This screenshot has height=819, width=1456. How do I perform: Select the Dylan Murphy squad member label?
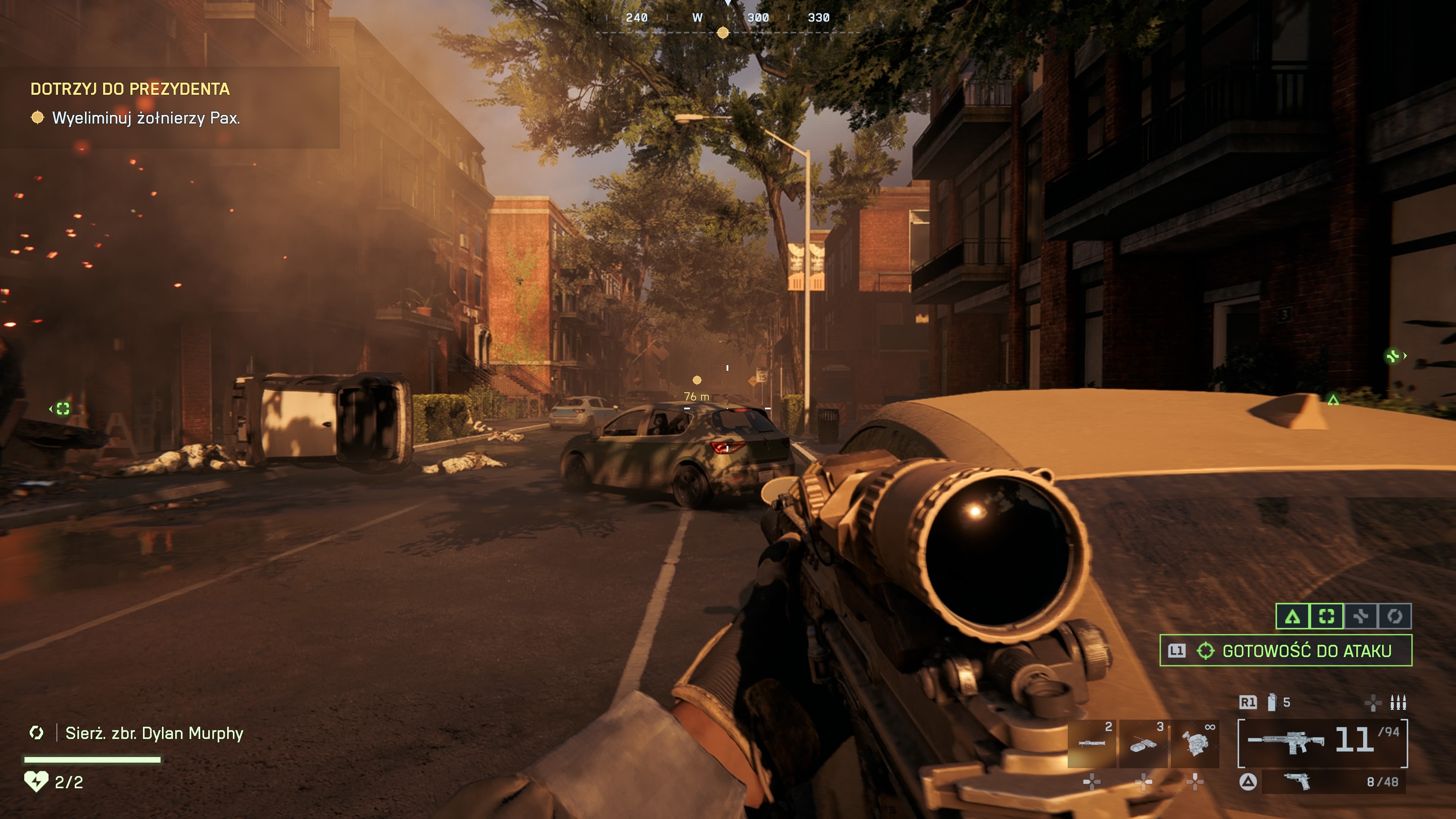click(154, 733)
